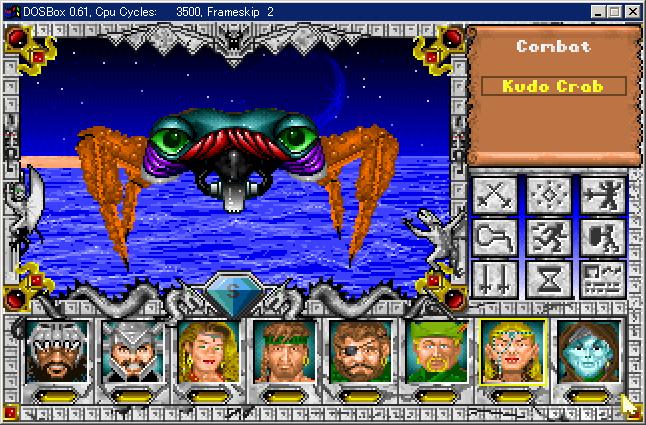Show party info with the list icon

602,279
